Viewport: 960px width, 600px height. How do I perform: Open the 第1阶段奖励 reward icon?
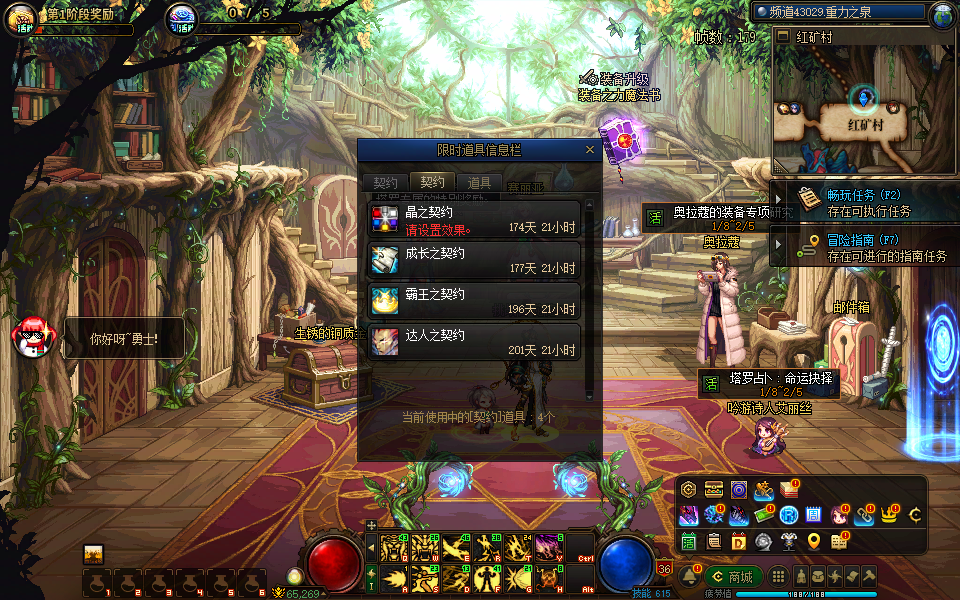(x=20, y=18)
